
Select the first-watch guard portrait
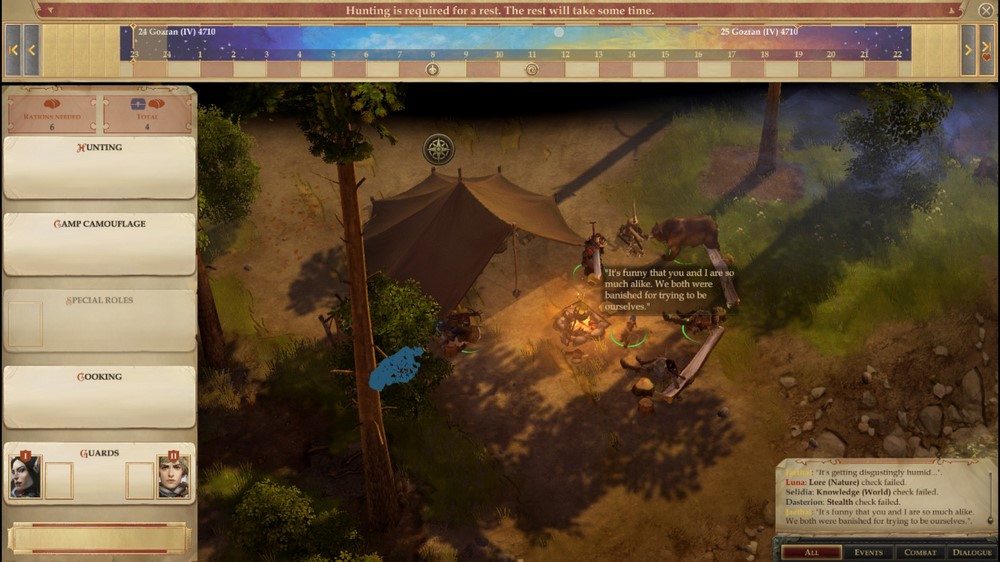point(25,477)
